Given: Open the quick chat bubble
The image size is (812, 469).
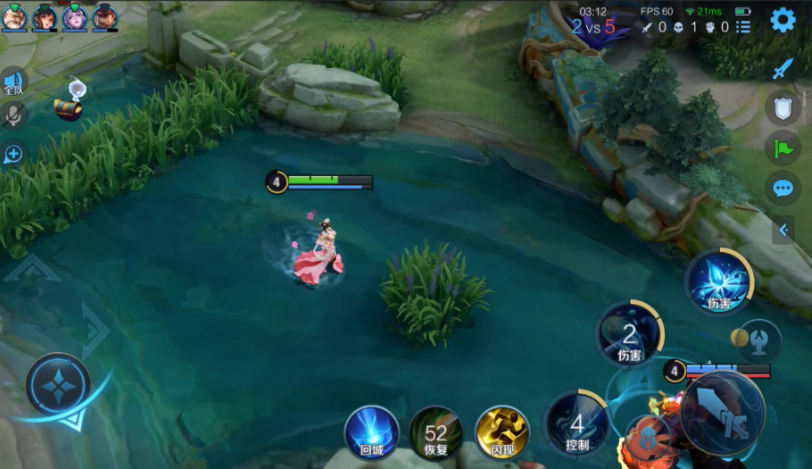Looking at the screenshot, I should pyautogui.click(x=783, y=188).
